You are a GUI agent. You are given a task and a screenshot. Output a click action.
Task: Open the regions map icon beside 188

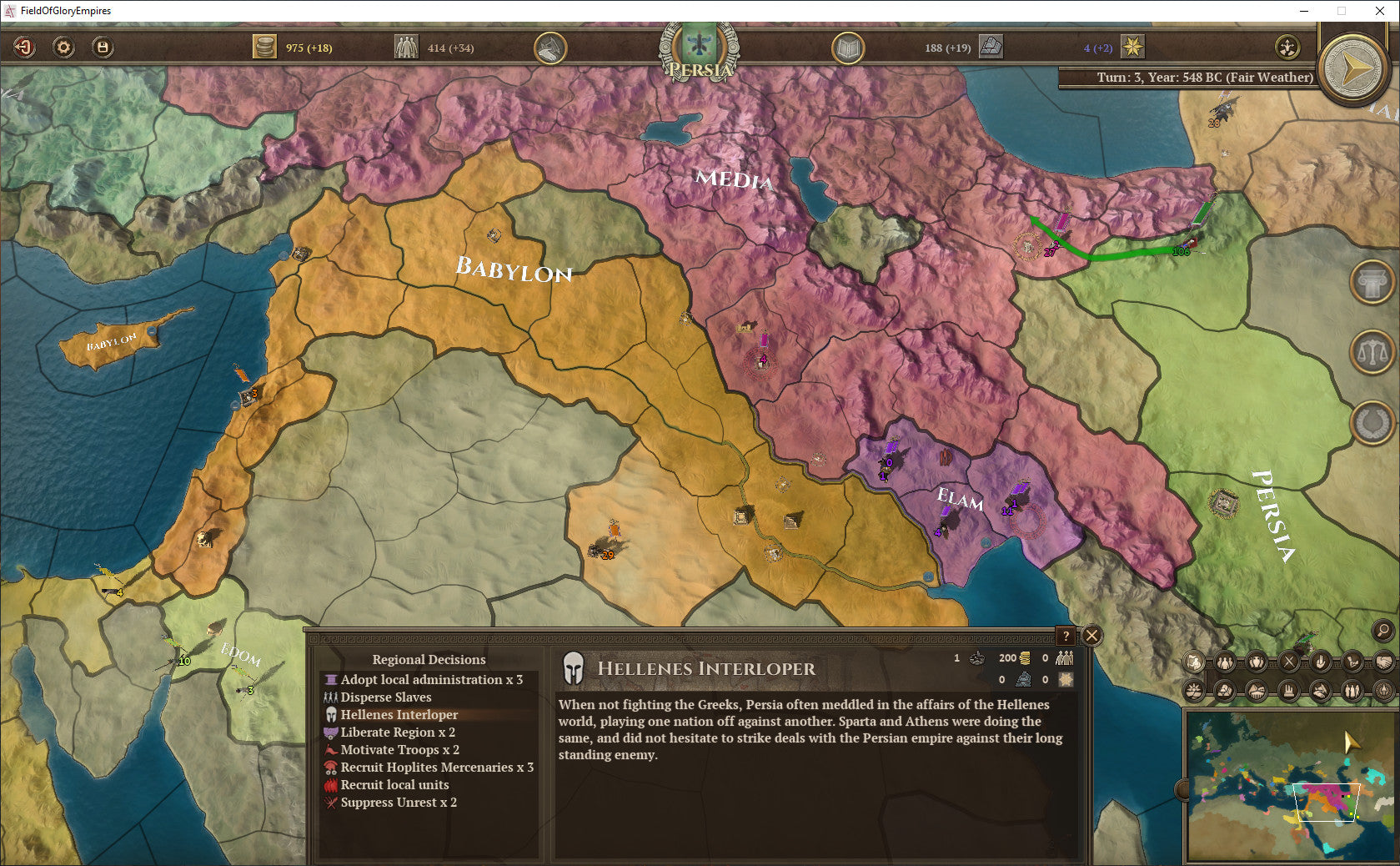coord(991,48)
